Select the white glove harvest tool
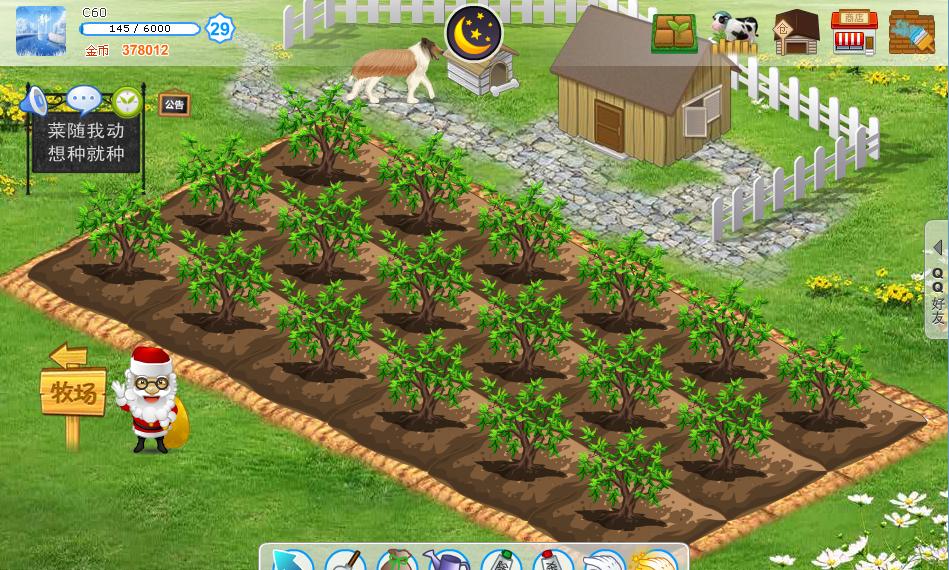 coord(604,561)
